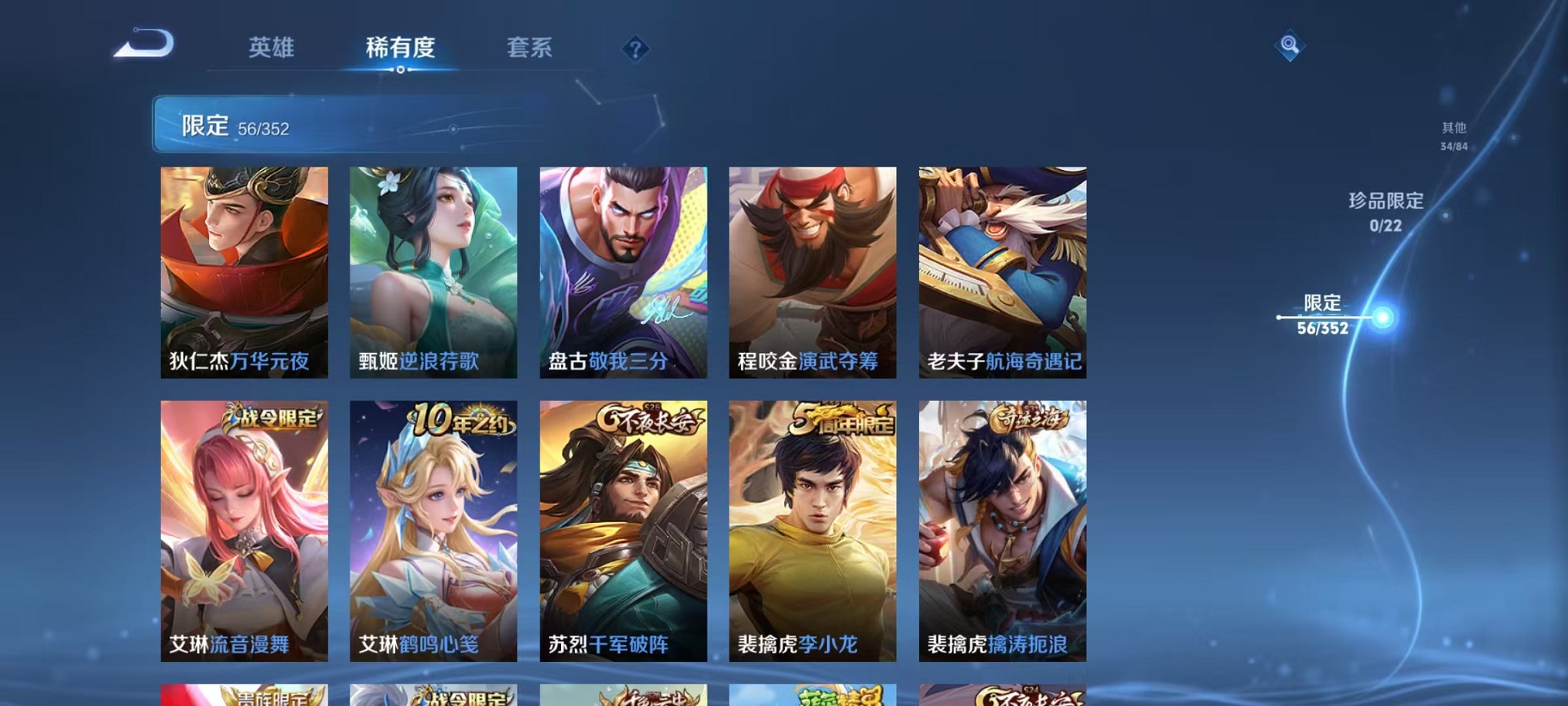
Task: Open the help question mark icon
Action: 634,49
